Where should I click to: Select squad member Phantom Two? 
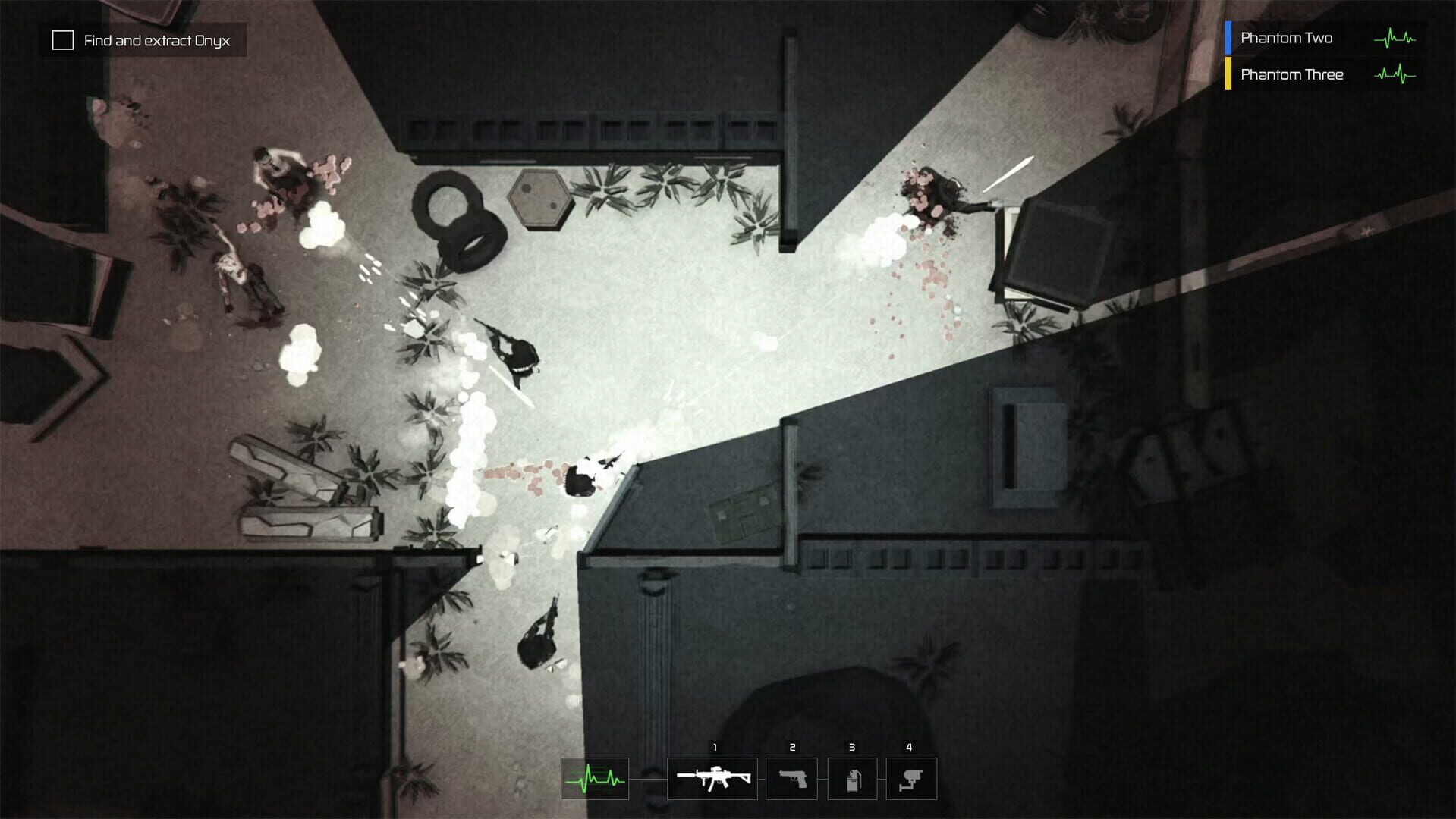[1287, 38]
